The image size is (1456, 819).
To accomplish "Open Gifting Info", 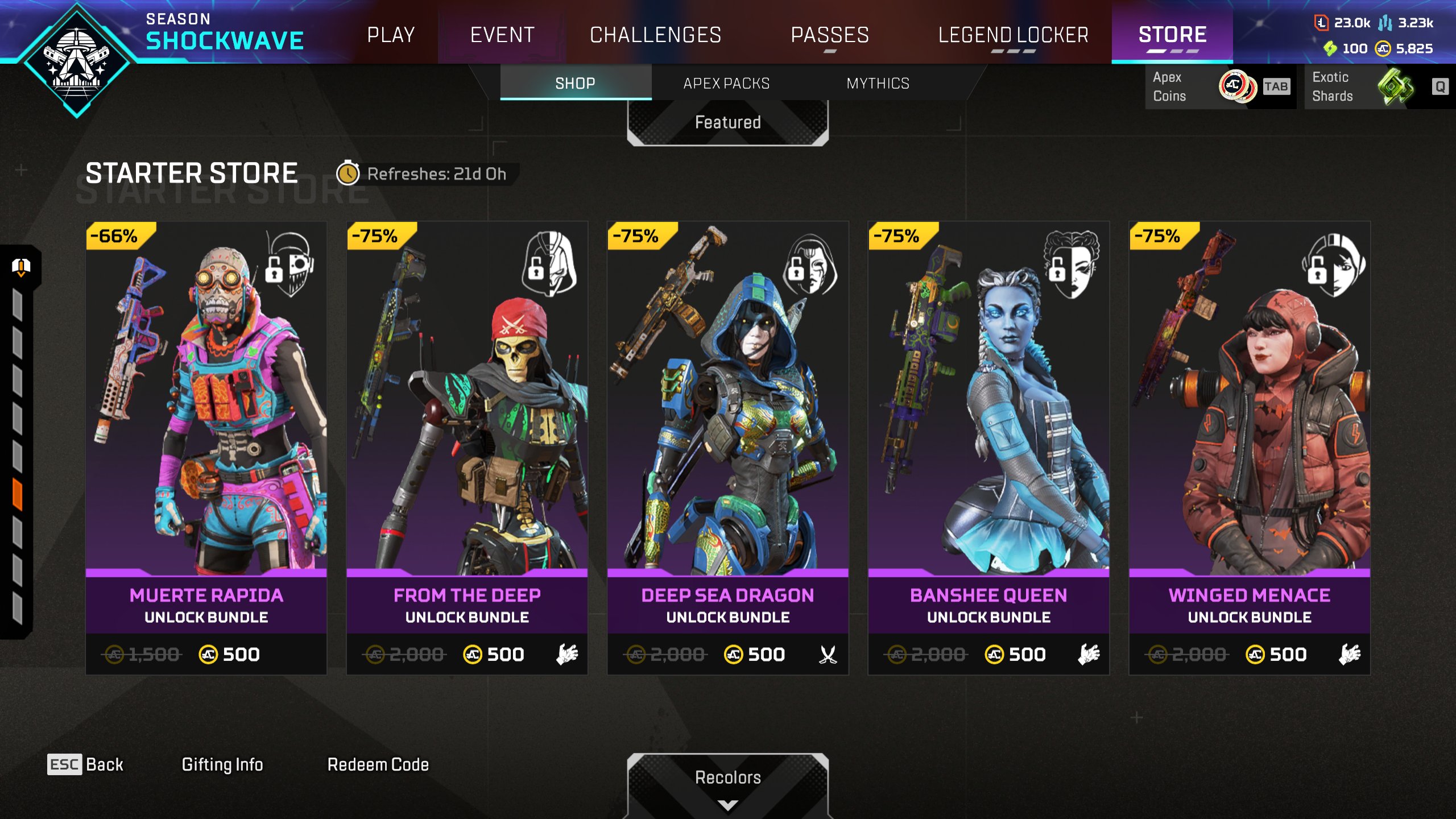I will [222, 764].
